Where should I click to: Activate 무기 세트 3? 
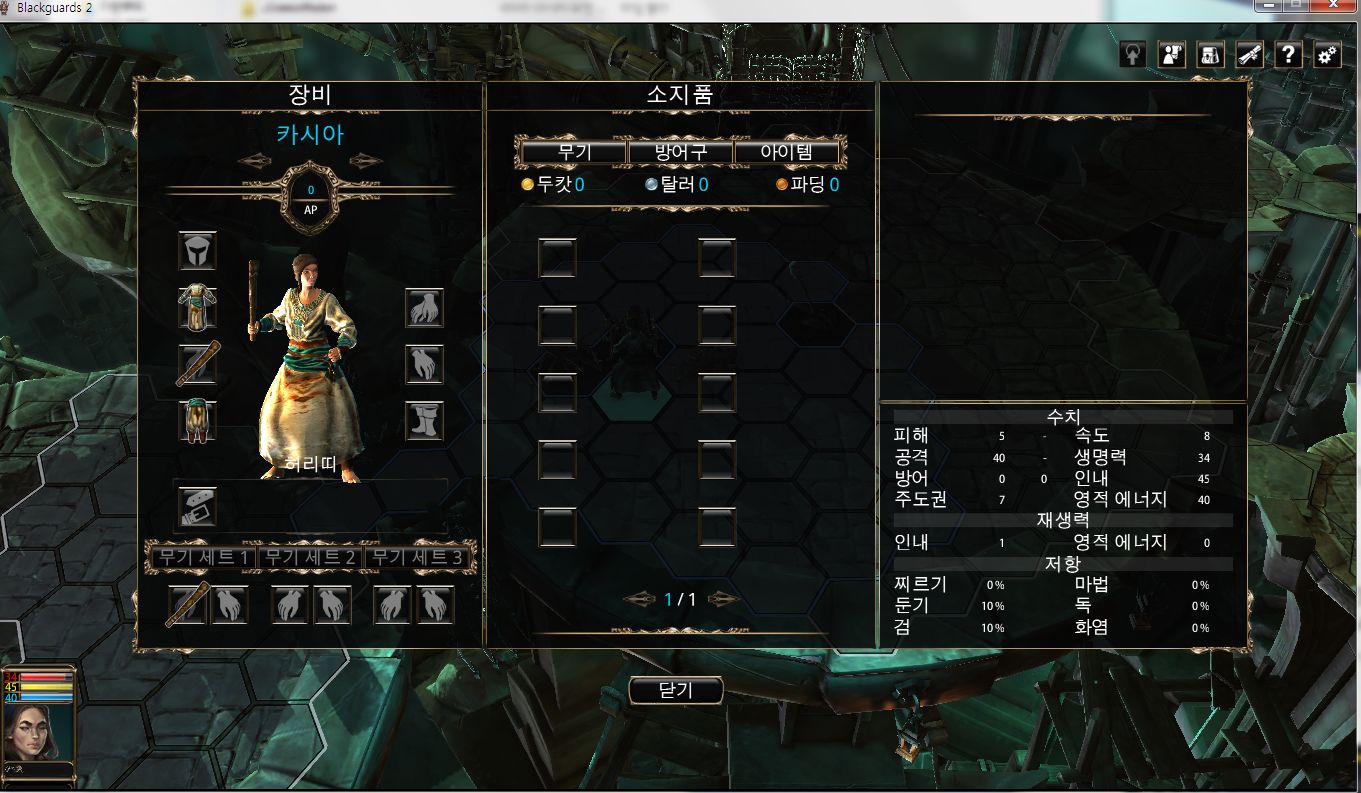pyautogui.click(x=417, y=557)
